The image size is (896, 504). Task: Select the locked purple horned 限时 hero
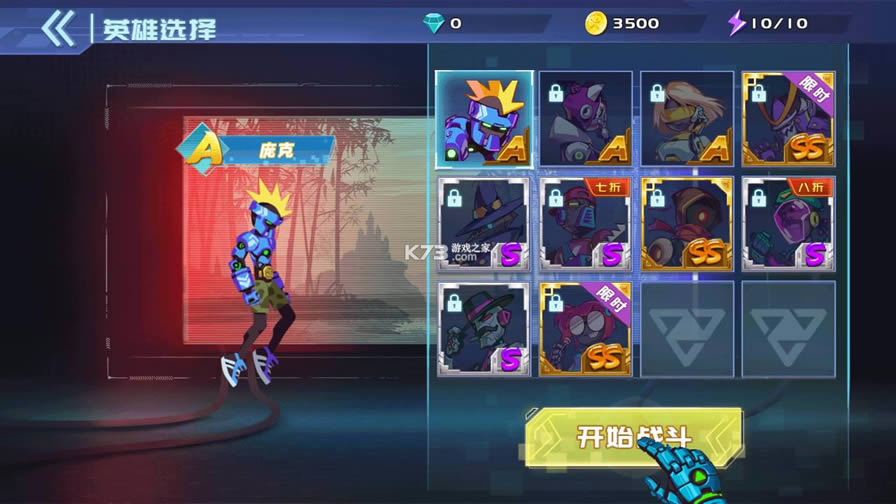click(x=788, y=119)
